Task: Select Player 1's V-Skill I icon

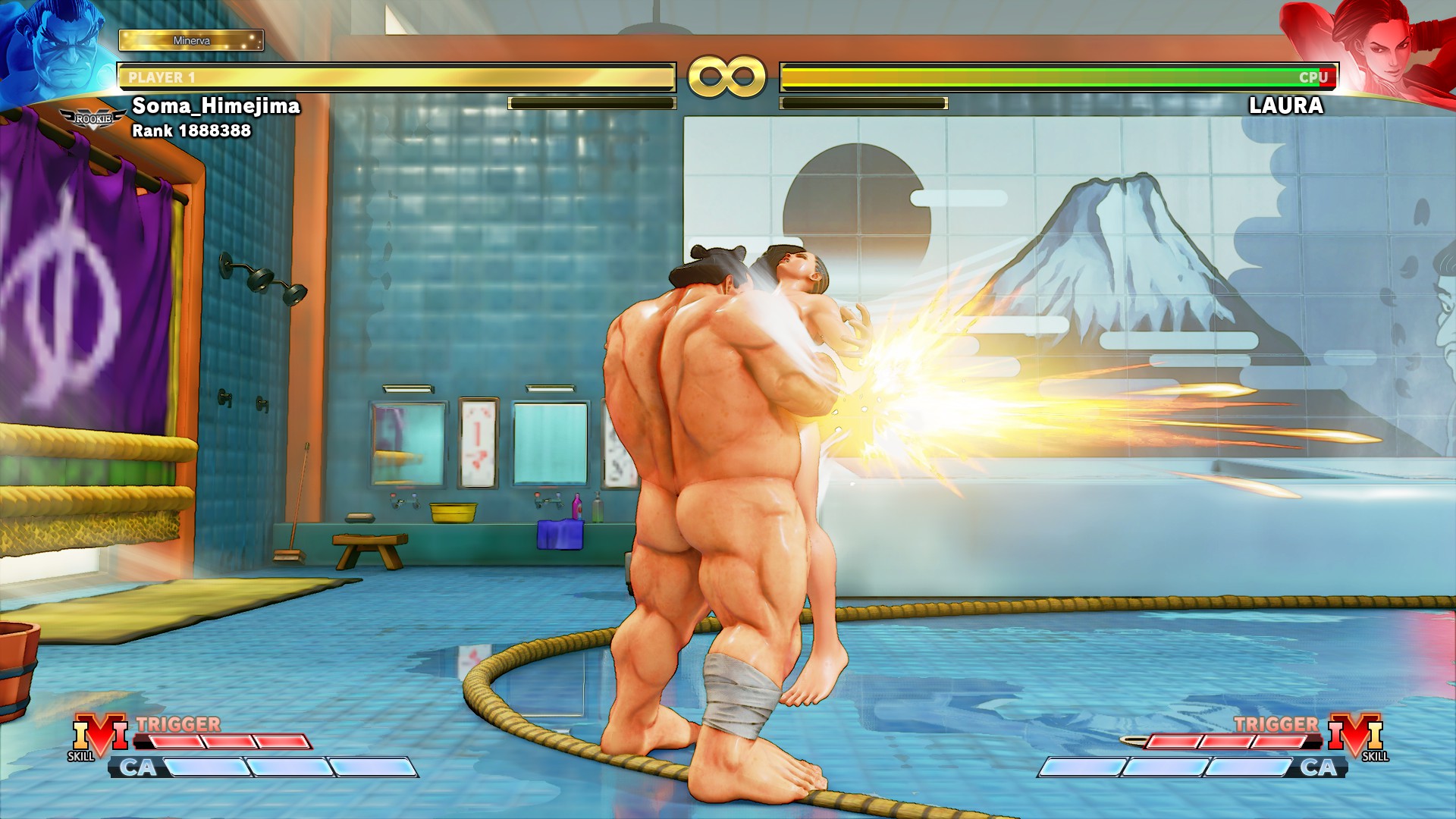Action: tap(99, 733)
